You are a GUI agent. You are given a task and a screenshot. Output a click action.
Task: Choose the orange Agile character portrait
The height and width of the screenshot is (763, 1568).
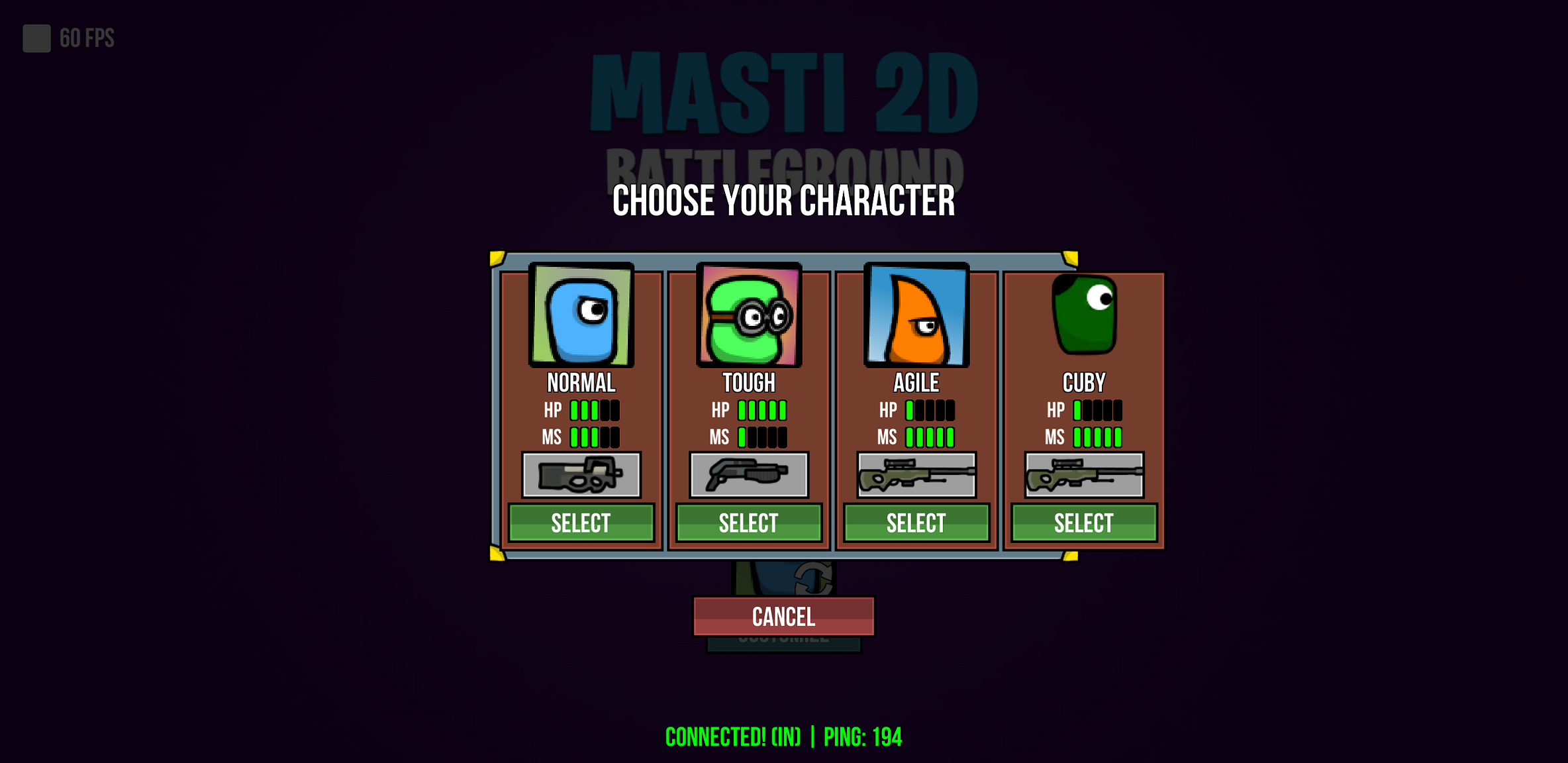coord(916,315)
